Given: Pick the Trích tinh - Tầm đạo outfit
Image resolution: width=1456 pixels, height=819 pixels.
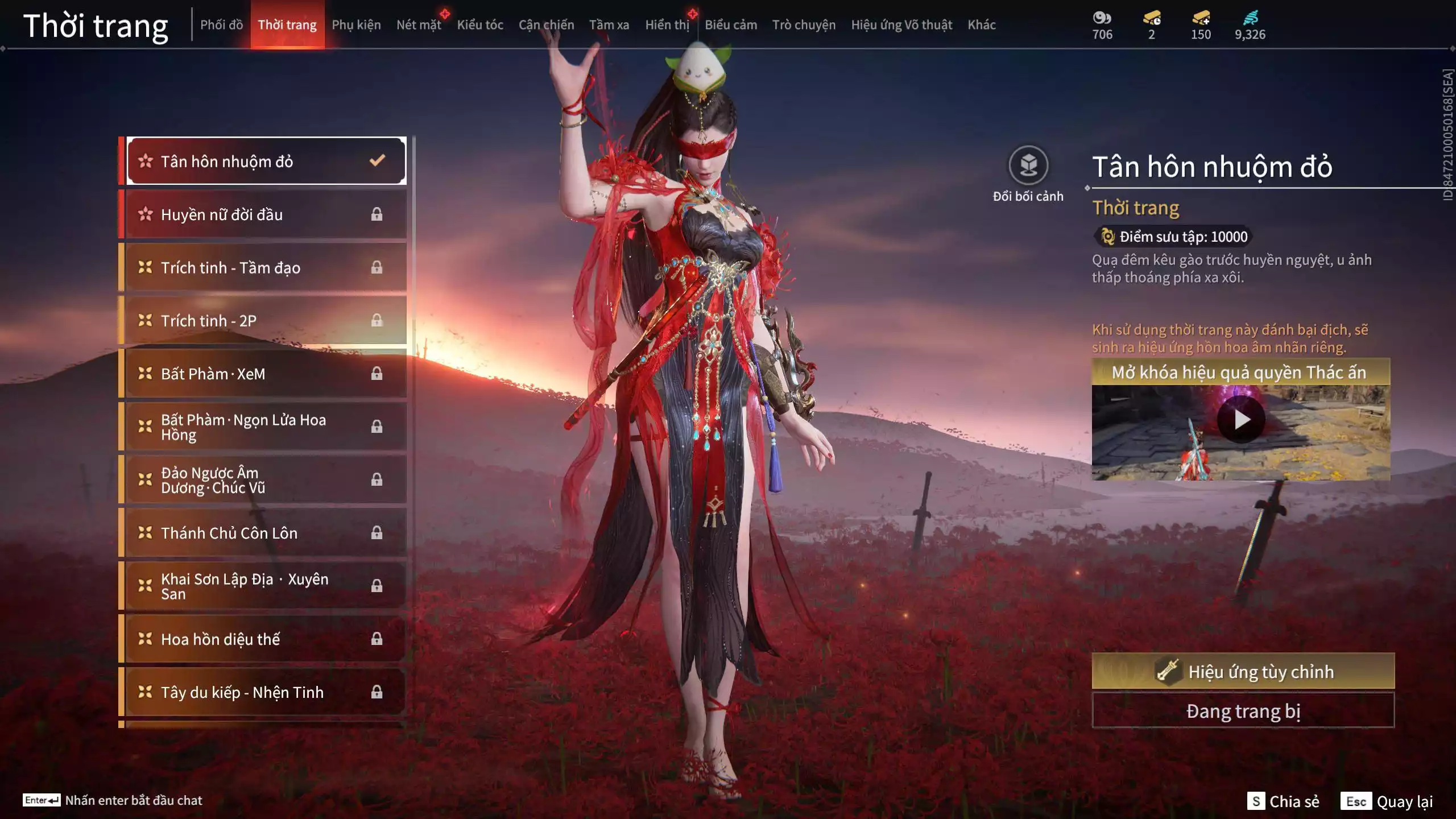Looking at the screenshot, I should 266,267.
